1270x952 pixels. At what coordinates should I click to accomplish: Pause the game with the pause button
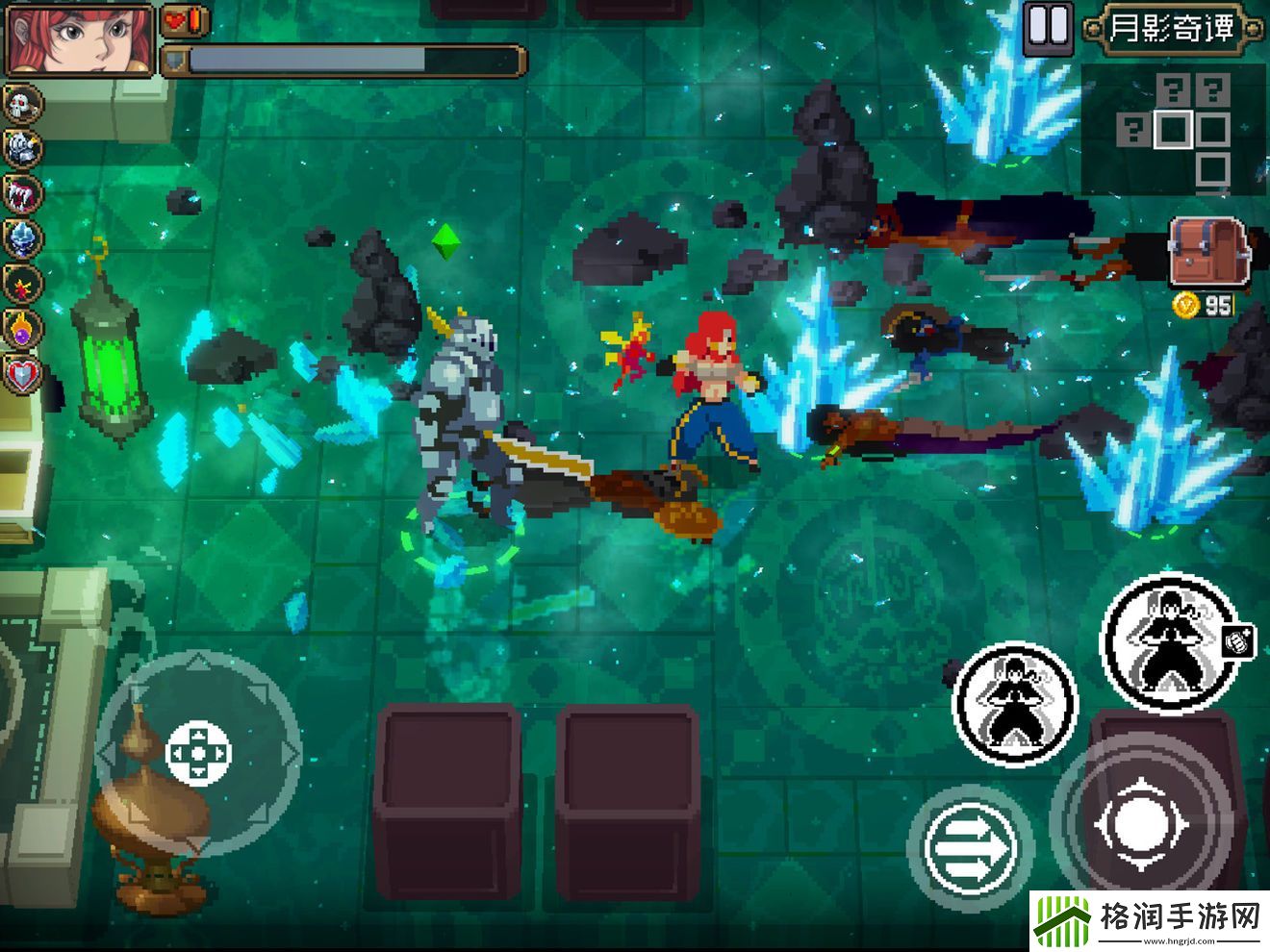(x=1048, y=26)
